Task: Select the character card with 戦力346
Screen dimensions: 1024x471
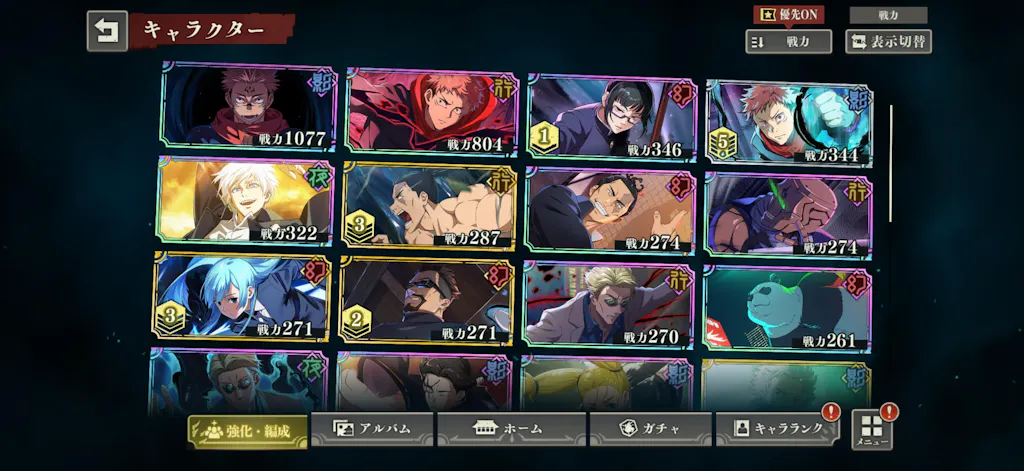Action: click(x=611, y=118)
